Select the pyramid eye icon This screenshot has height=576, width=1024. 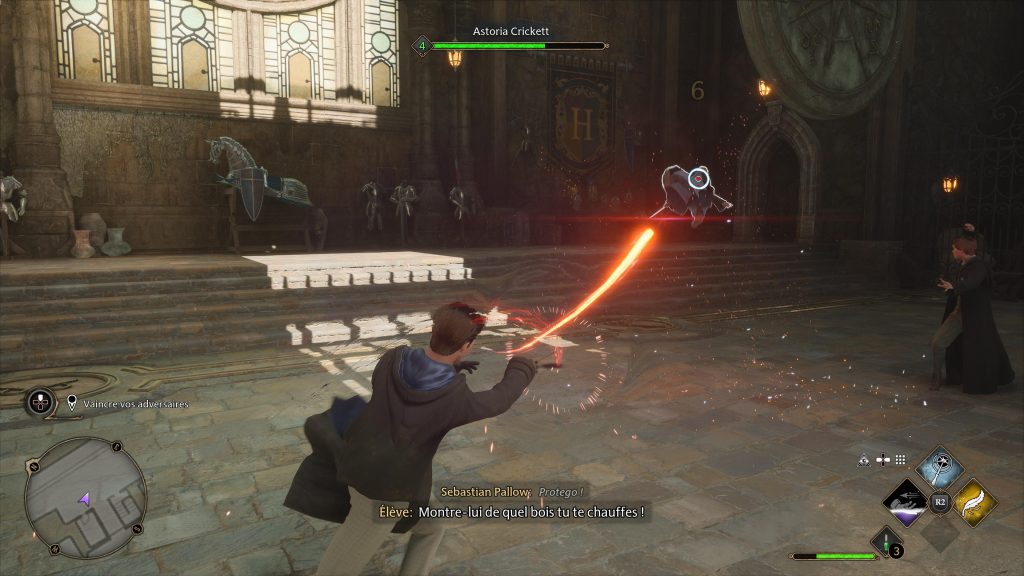point(864,460)
